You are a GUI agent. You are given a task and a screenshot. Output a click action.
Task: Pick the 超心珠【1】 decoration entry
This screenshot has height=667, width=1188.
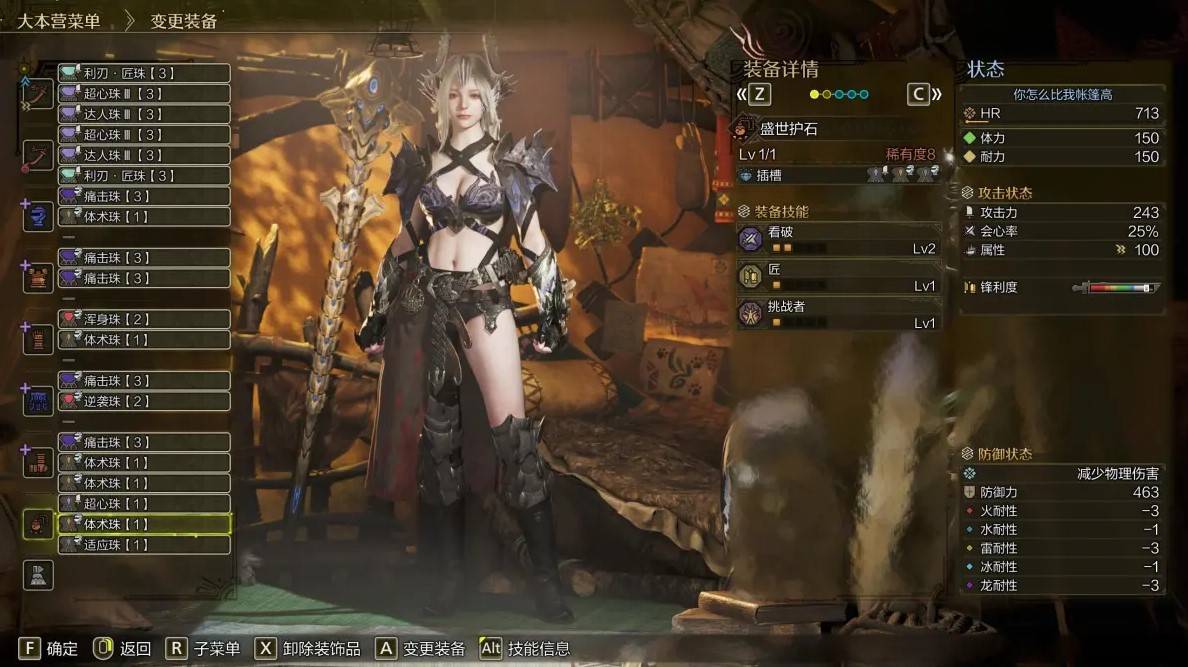coord(144,504)
